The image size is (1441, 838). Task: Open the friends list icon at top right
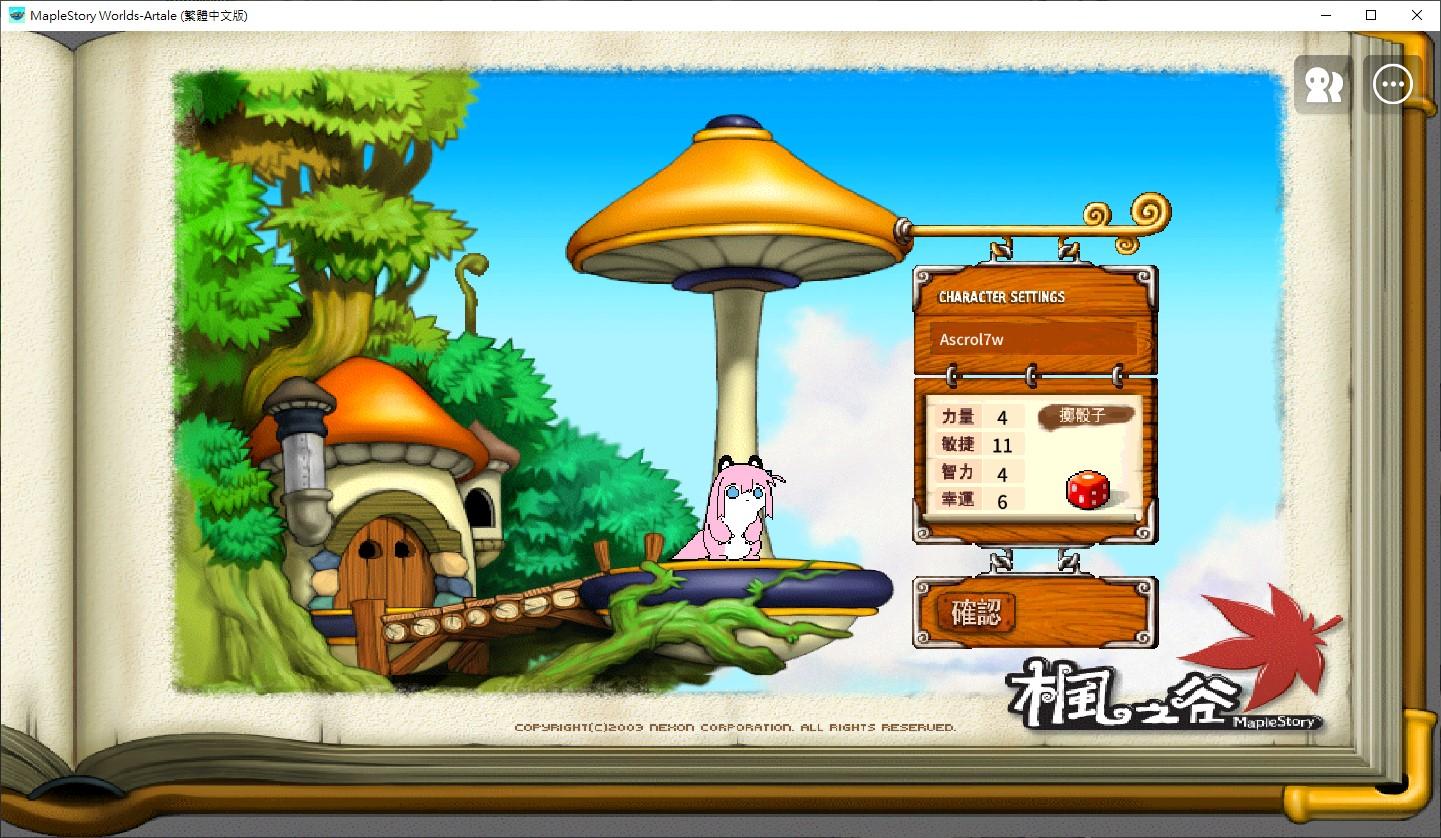tap(1322, 84)
